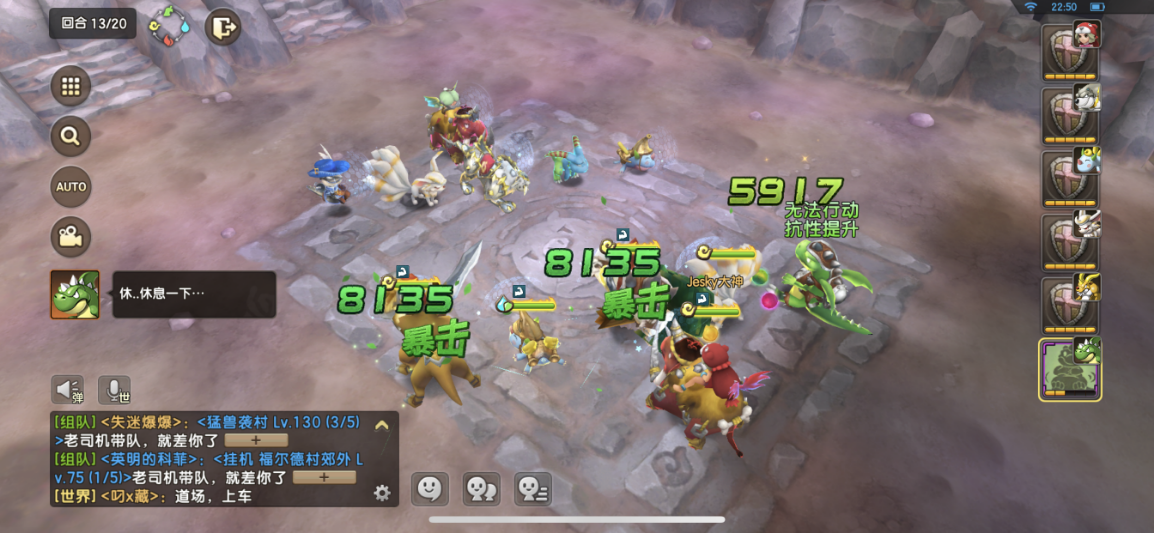Image resolution: width=1154 pixels, height=533 pixels.
Task: Toggle AUTO battle mode
Action: point(70,187)
